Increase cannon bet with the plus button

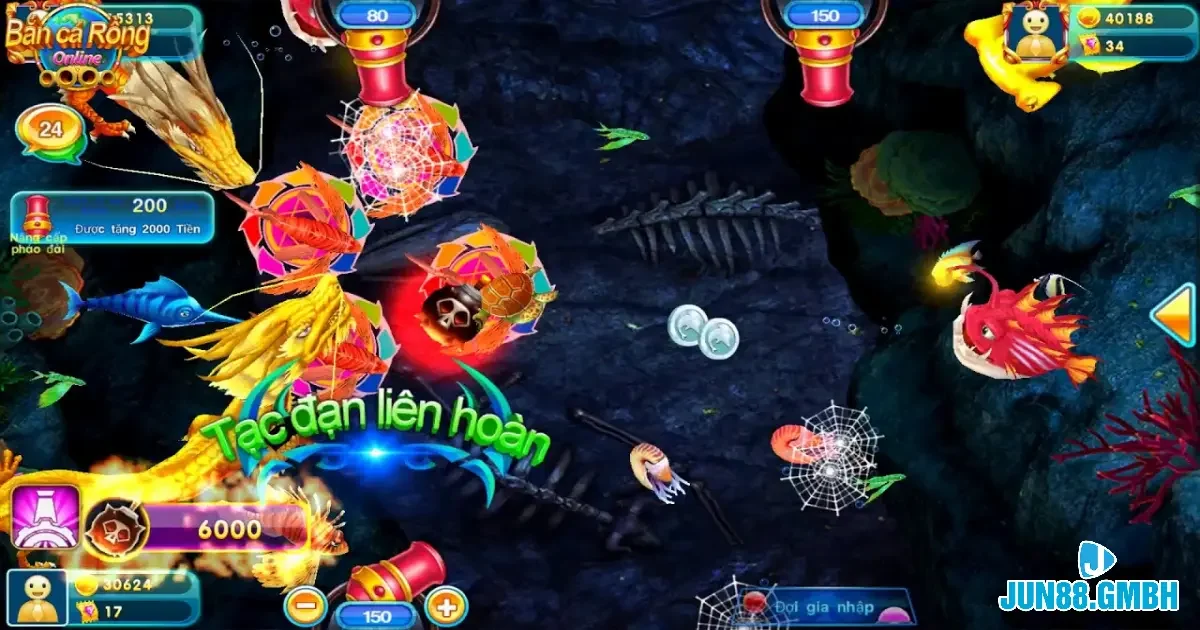pos(446,605)
